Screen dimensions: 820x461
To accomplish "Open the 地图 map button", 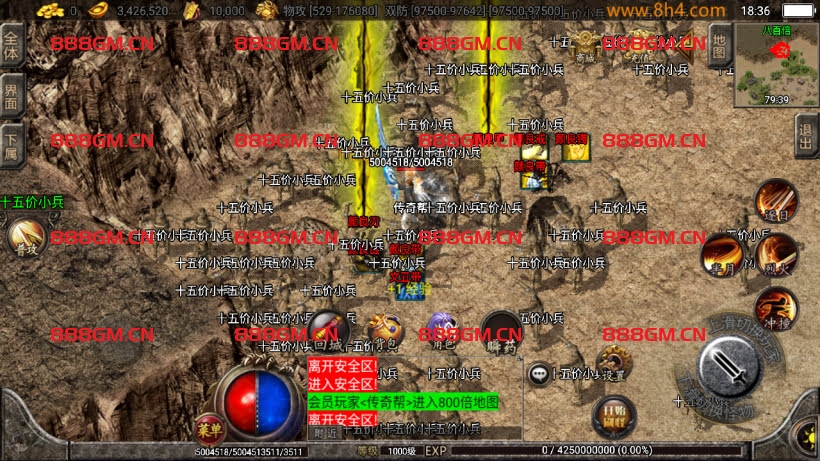I will [x=718, y=45].
